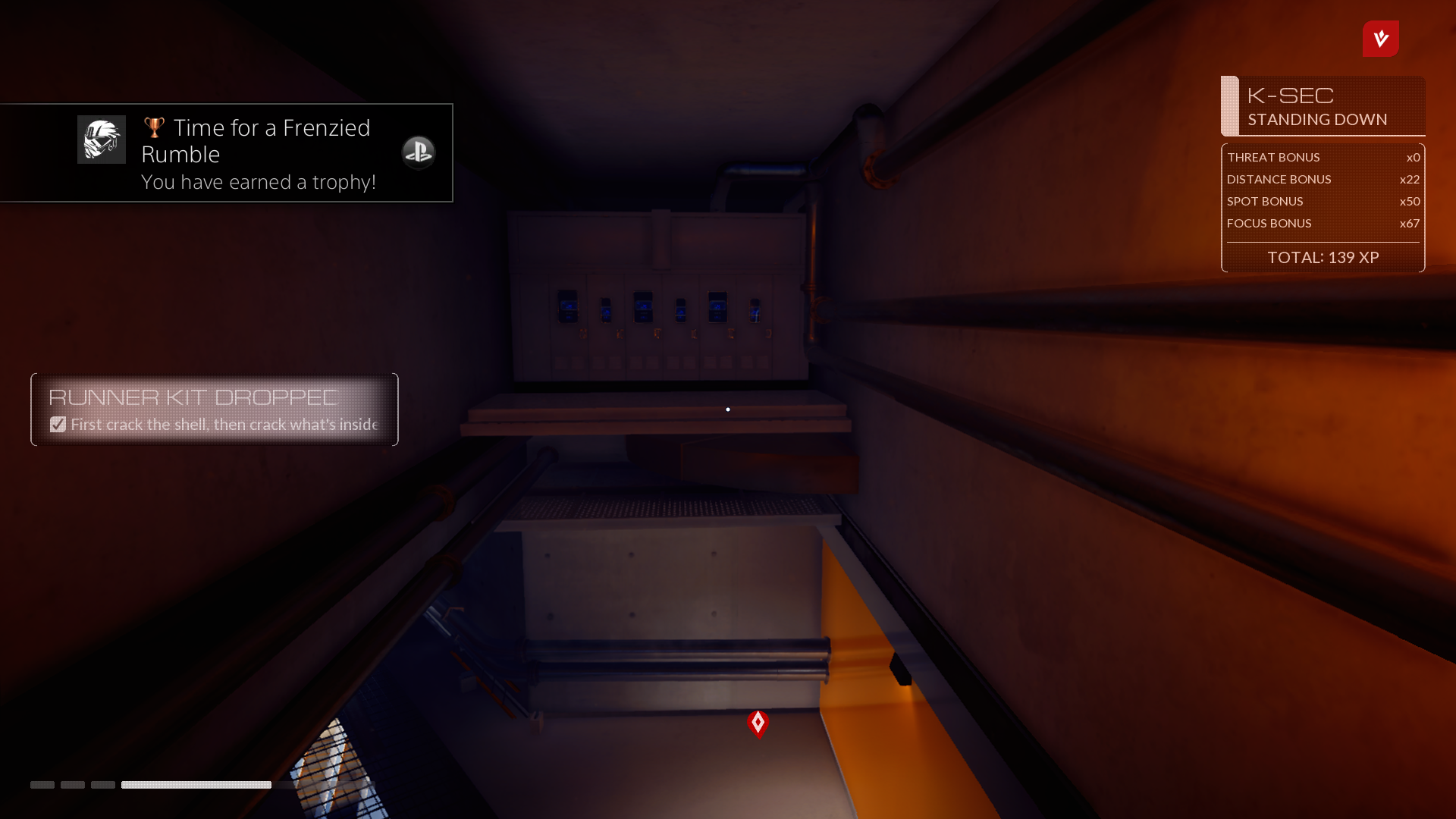Collapse the Runner Kit Dropped notification
This screenshot has height=819, width=1456.
pyautogui.click(x=214, y=409)
